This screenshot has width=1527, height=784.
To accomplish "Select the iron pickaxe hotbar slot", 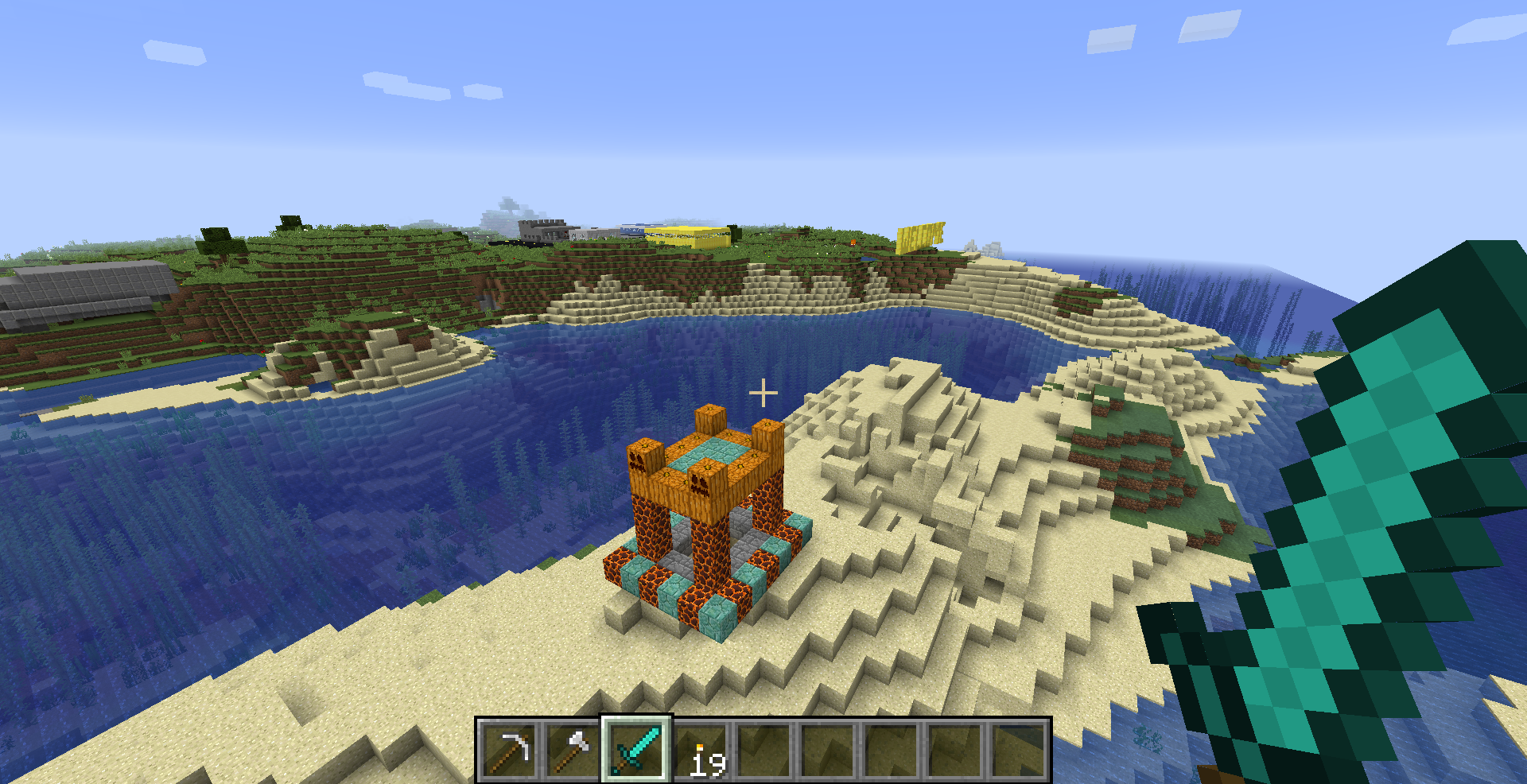I will (509, 749).
